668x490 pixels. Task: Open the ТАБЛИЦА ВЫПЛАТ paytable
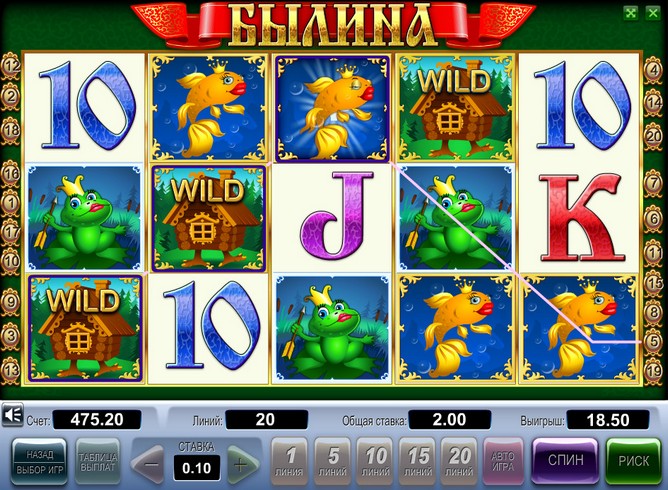point(98,461)
